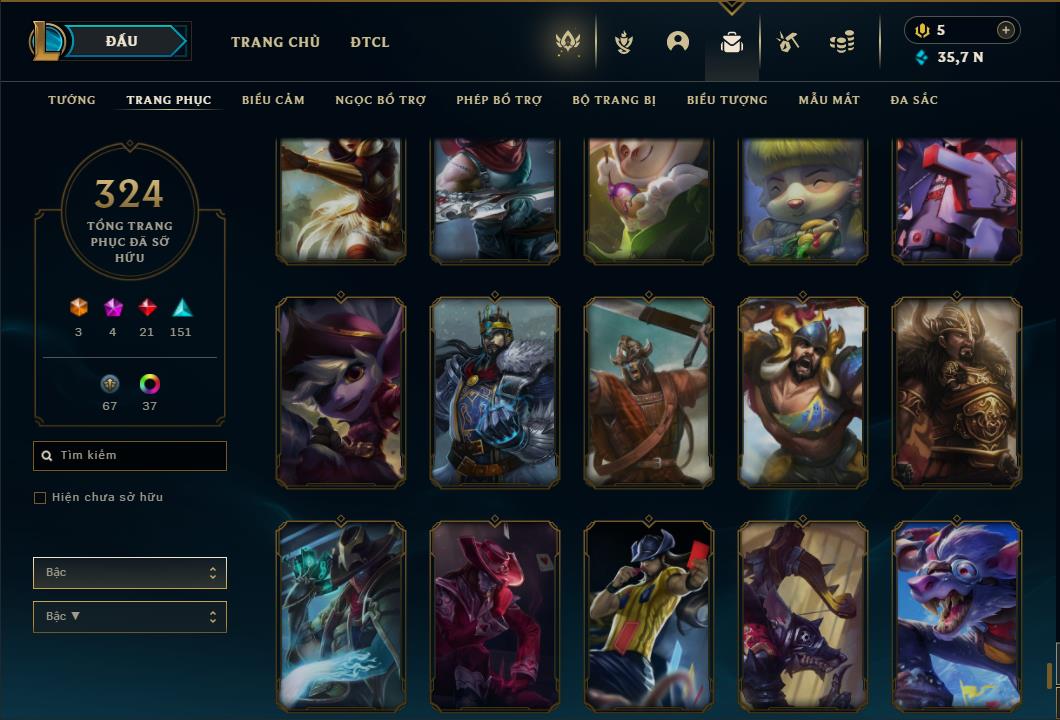Add currency with the plus button
The width and height of the screenshot is (1060, 720).
(x=1006, y=30)
